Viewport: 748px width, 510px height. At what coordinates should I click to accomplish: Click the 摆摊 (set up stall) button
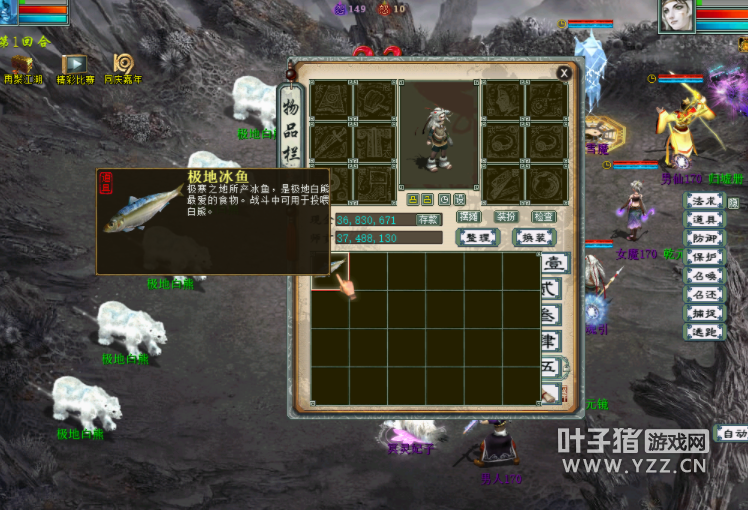tap(468, 217)
